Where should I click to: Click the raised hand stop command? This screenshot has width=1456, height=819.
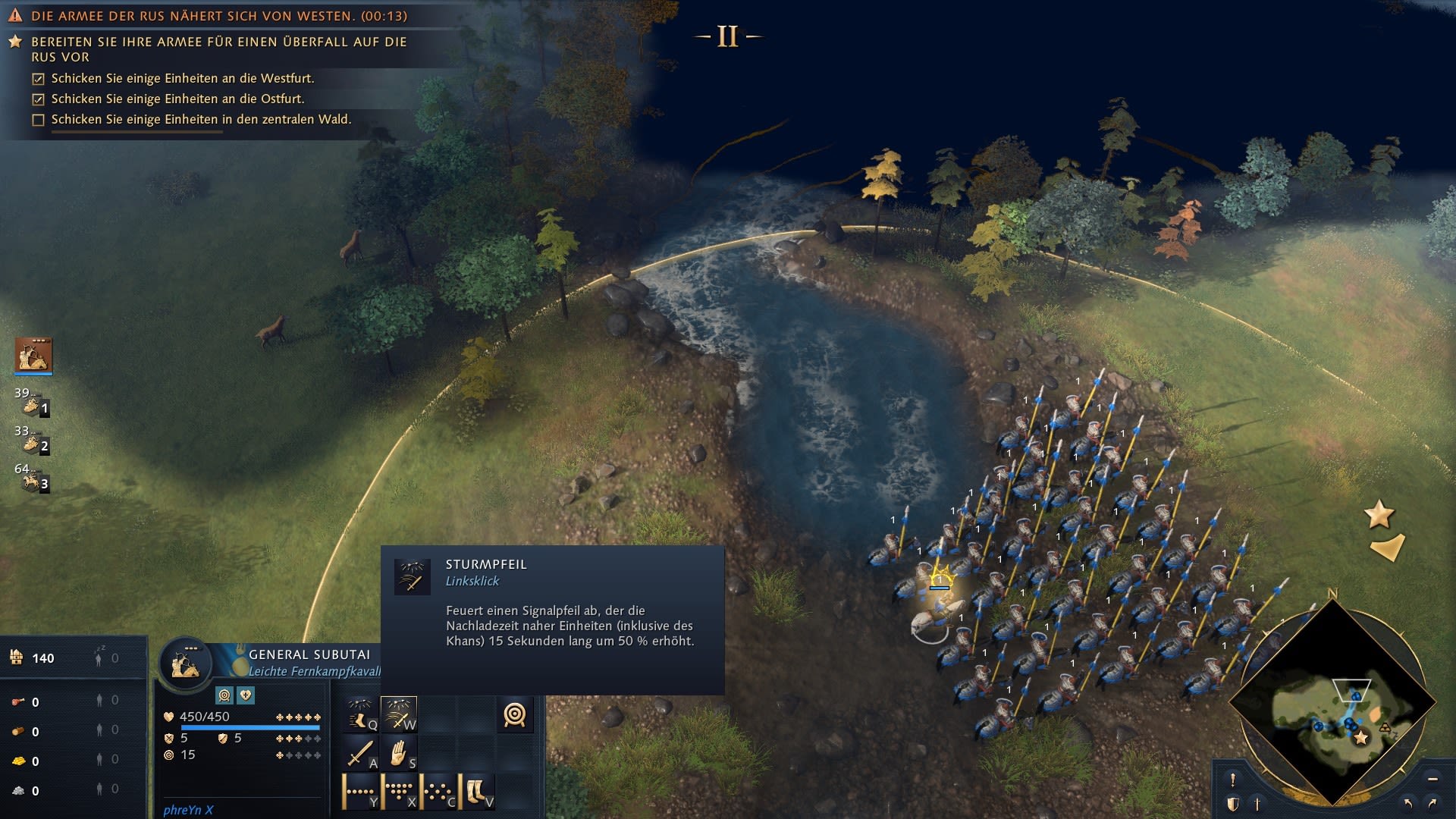[399, 754]
